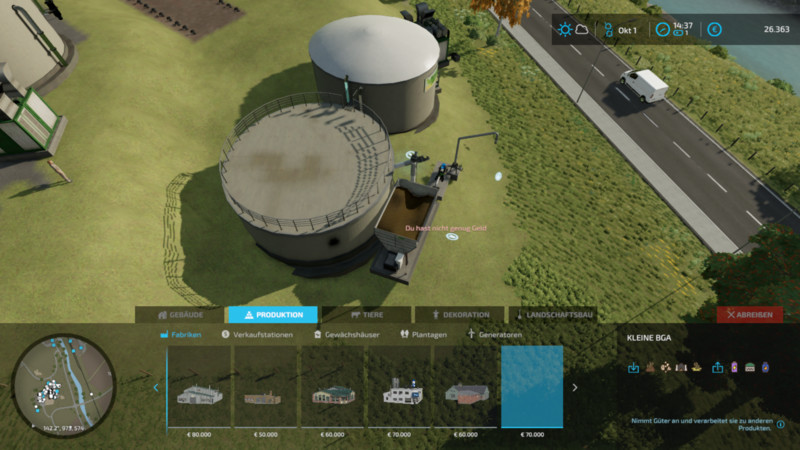Click the circular minimap
This screenshot has height=450, width=800.
(64, 385)
